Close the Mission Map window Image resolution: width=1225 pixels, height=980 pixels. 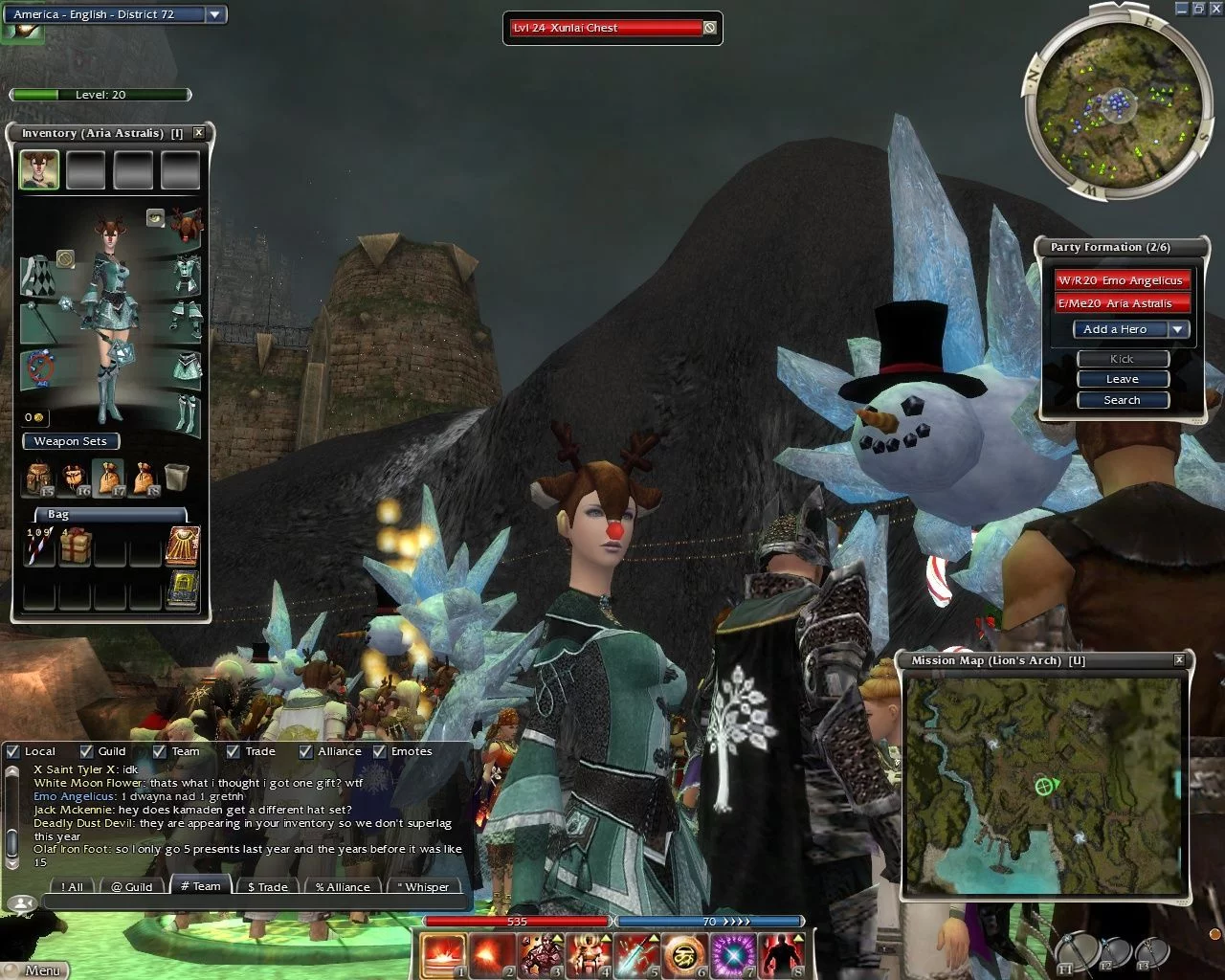pyautogui.click(x=1179, y=659)
